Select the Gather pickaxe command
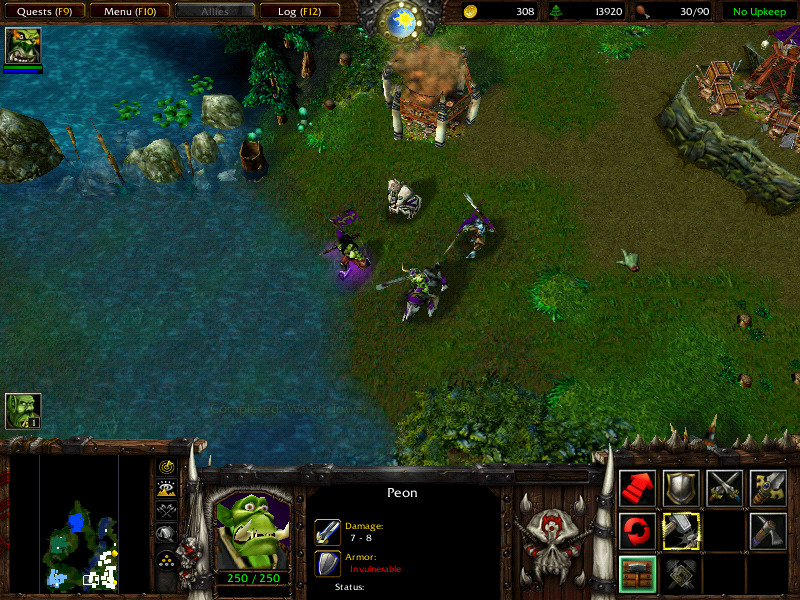800x600 pixels. tap(768, 531)
